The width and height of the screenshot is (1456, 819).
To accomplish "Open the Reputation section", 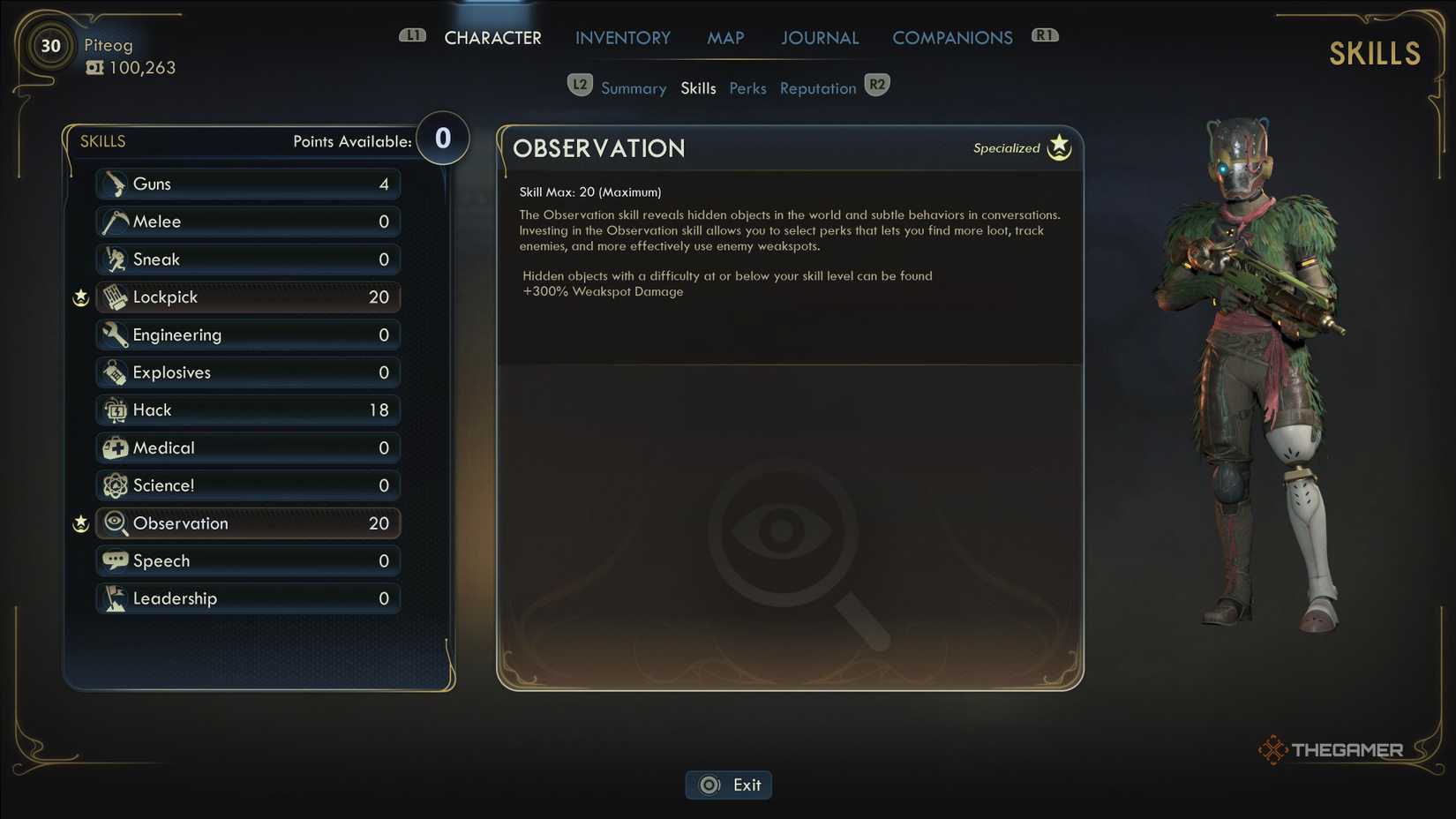I will [x=817, y=87].
